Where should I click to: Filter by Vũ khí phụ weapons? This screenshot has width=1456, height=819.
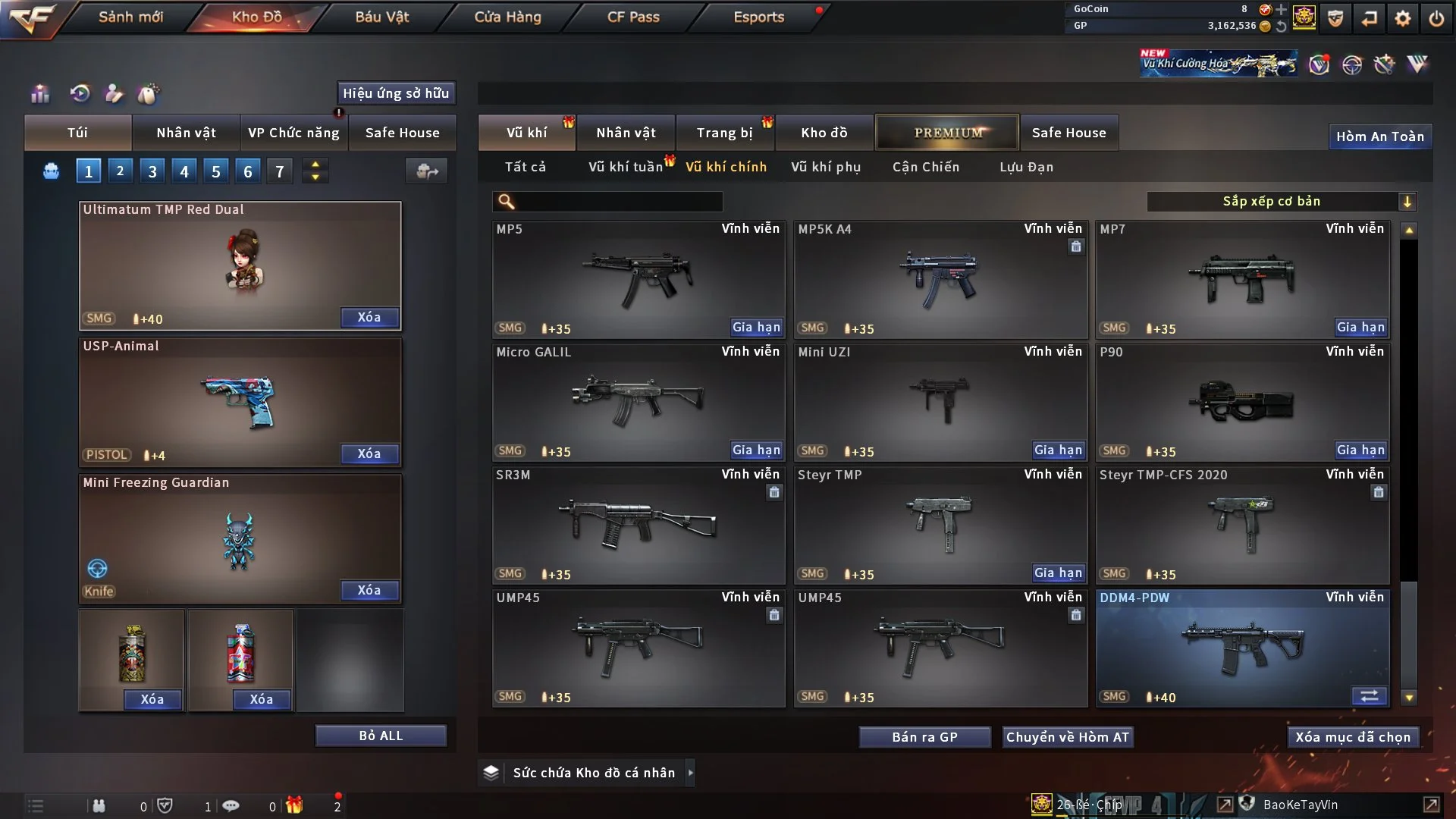pos(826,167)
